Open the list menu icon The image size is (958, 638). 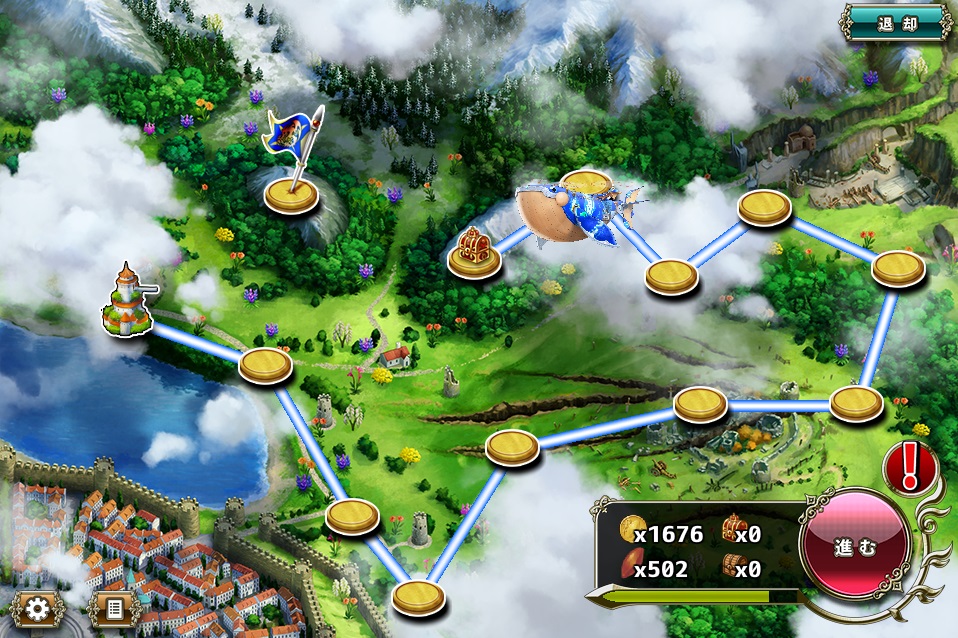pos(113,608)
